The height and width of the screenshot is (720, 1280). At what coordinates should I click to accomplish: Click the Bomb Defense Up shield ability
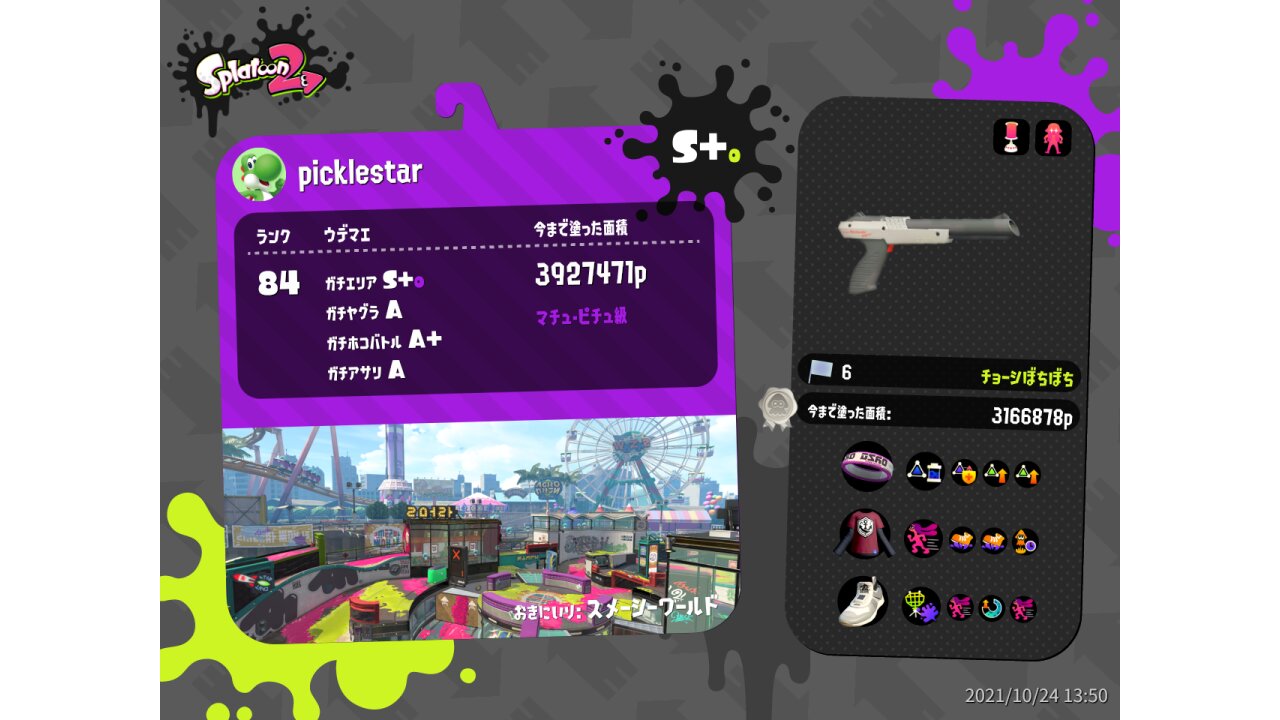[x=964, y=473]
